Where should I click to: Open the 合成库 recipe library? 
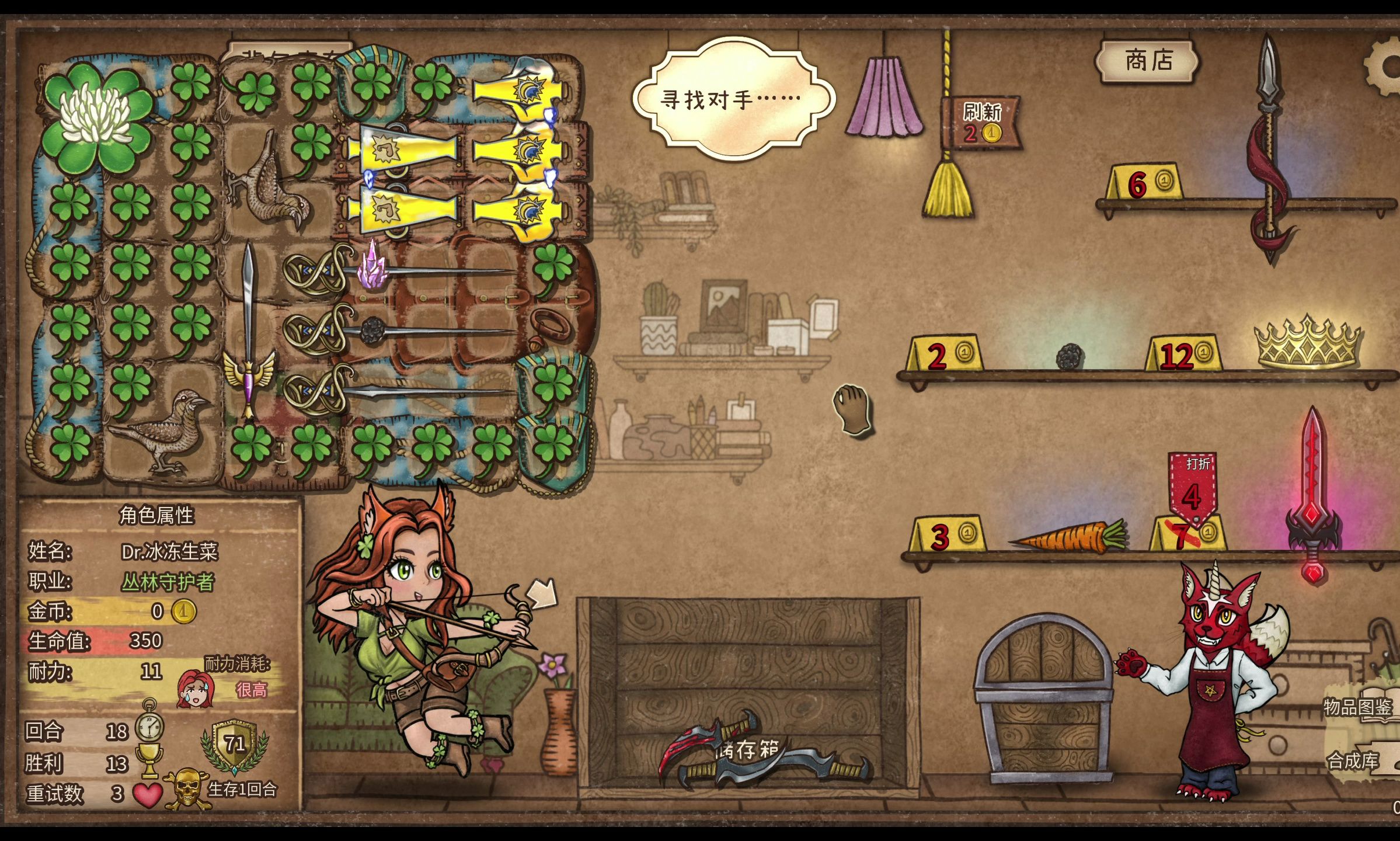(x=1354, y=760)
